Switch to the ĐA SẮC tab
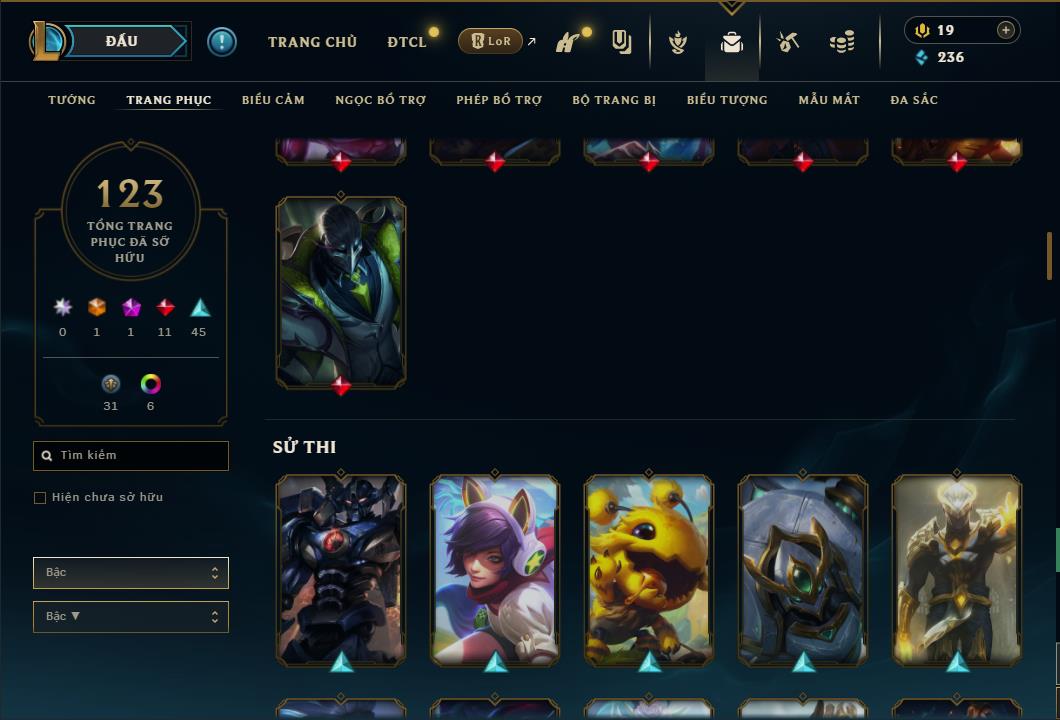1060x720 pixels. (x=914, y=100)
